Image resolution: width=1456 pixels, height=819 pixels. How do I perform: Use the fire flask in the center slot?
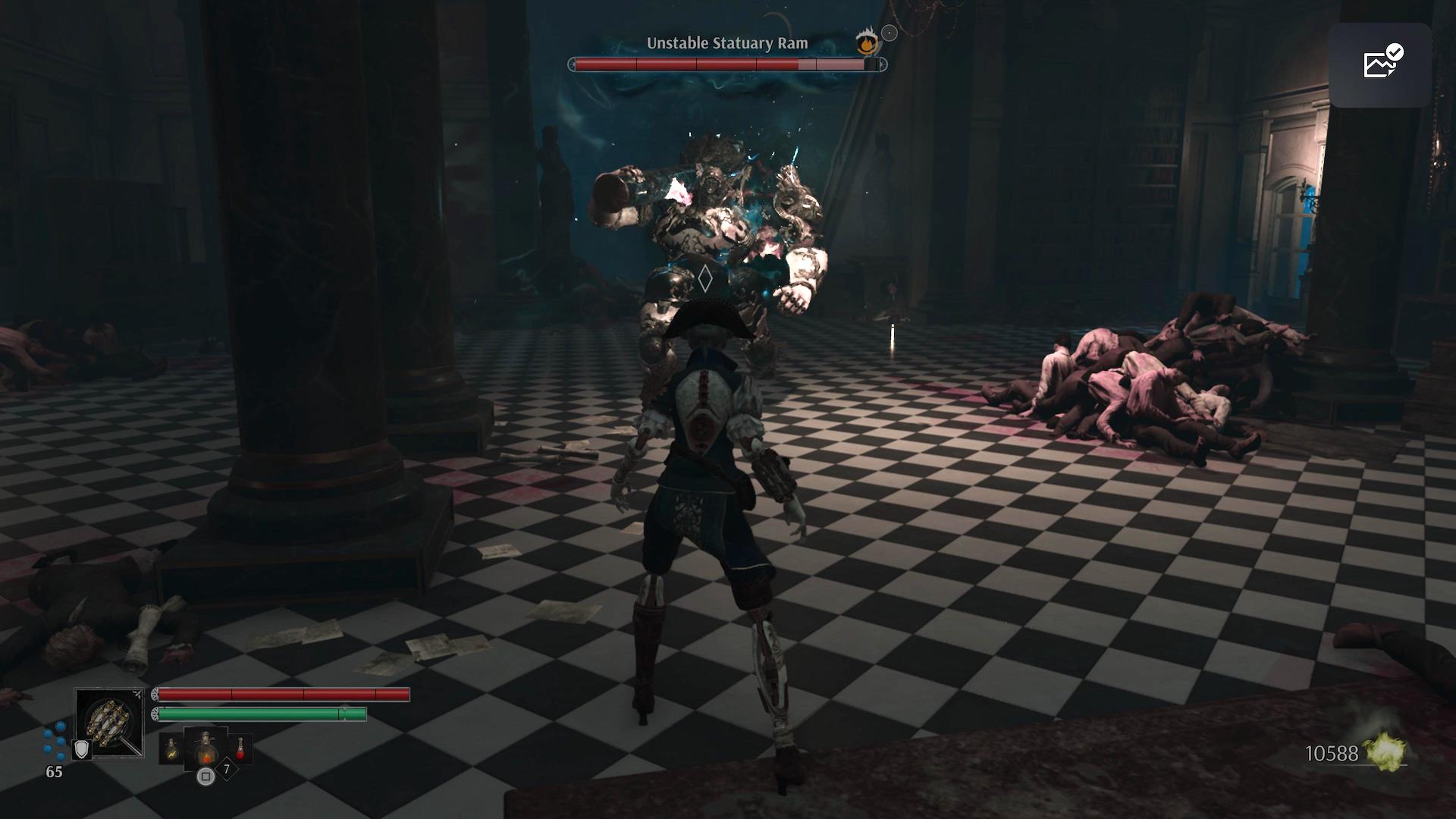206,748
